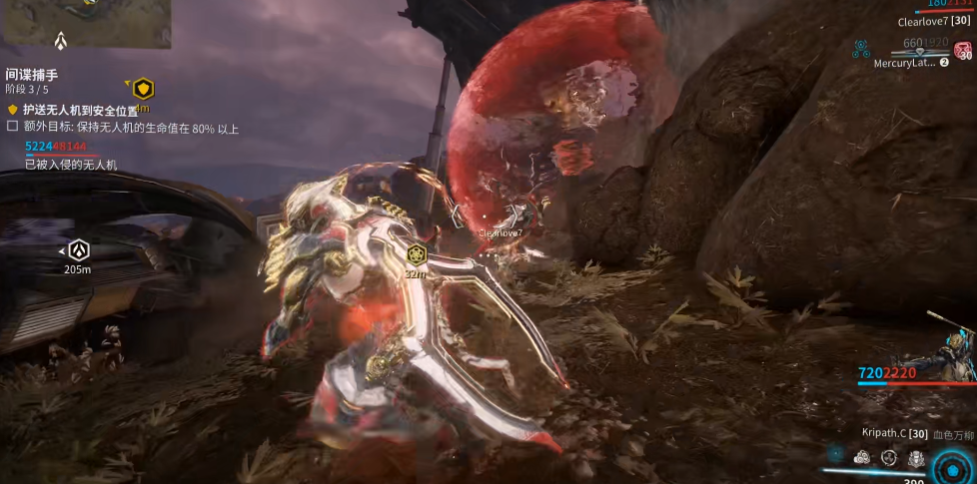The height and width of the screenshot is (484, 977).
Task: Activate the swirling circular second ability icon
Action: (x=889, y=457)
